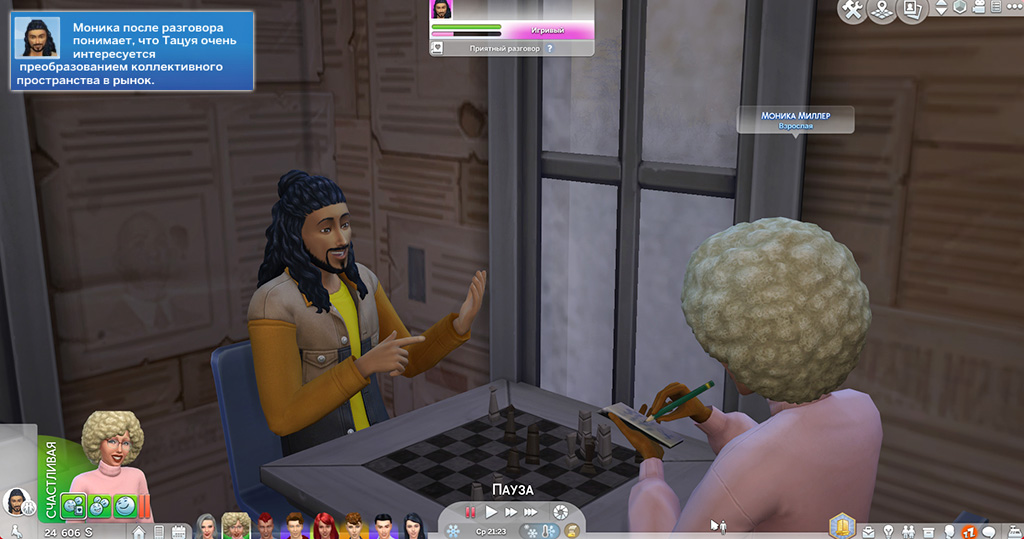Set game speed to fast forward

pyautogui.click(x=511, y=512)
